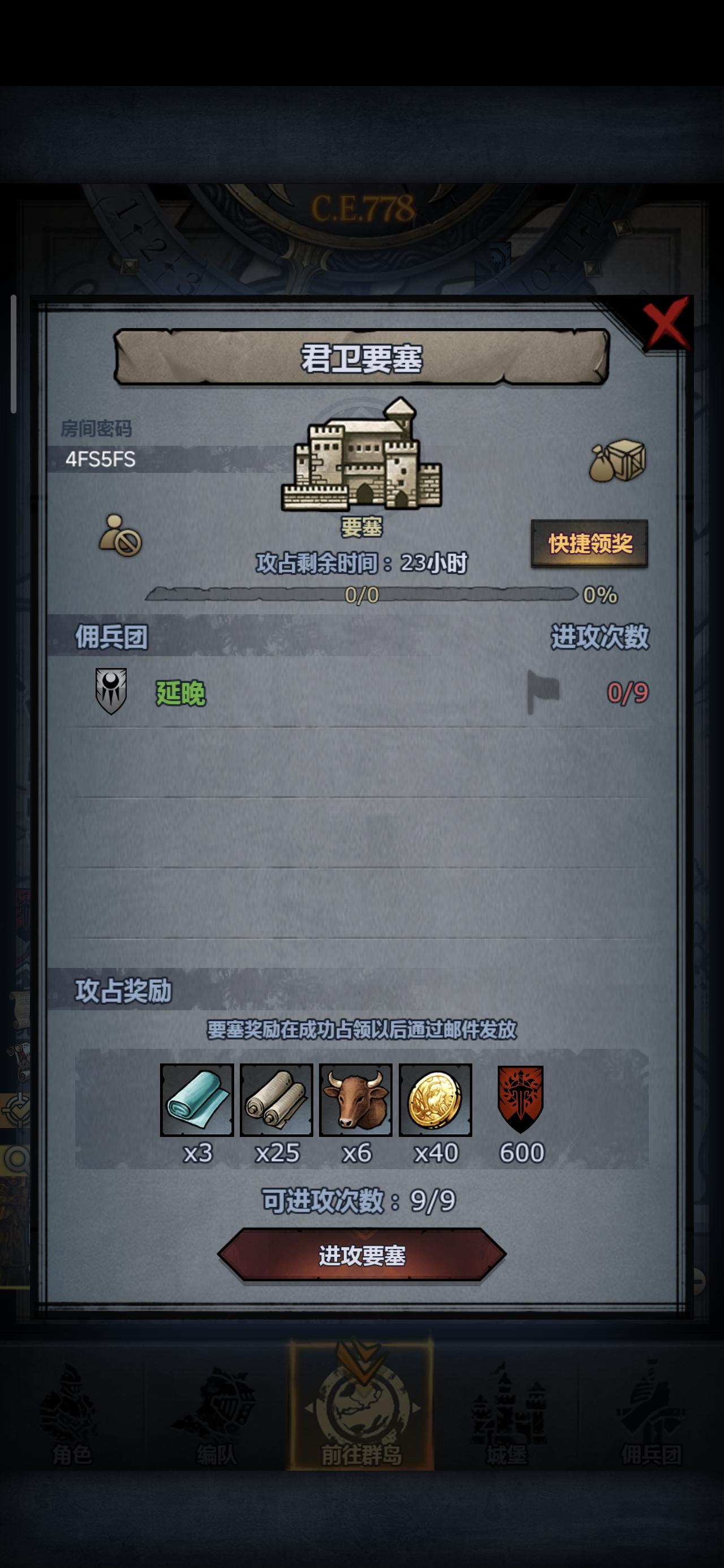Select the cloth reward item x3

pyautogui.click(x=196, y=1096)
